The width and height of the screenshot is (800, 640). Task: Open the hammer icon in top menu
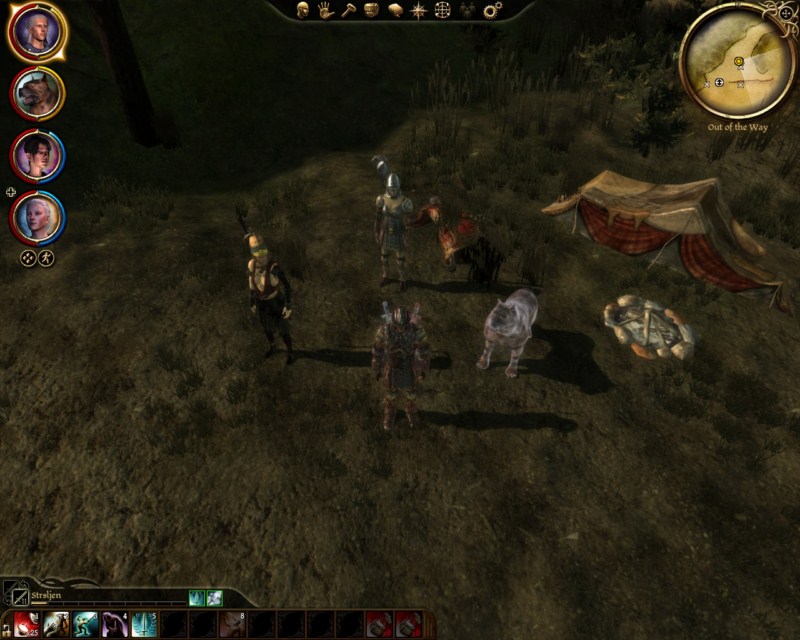click(x=348, y=10)
